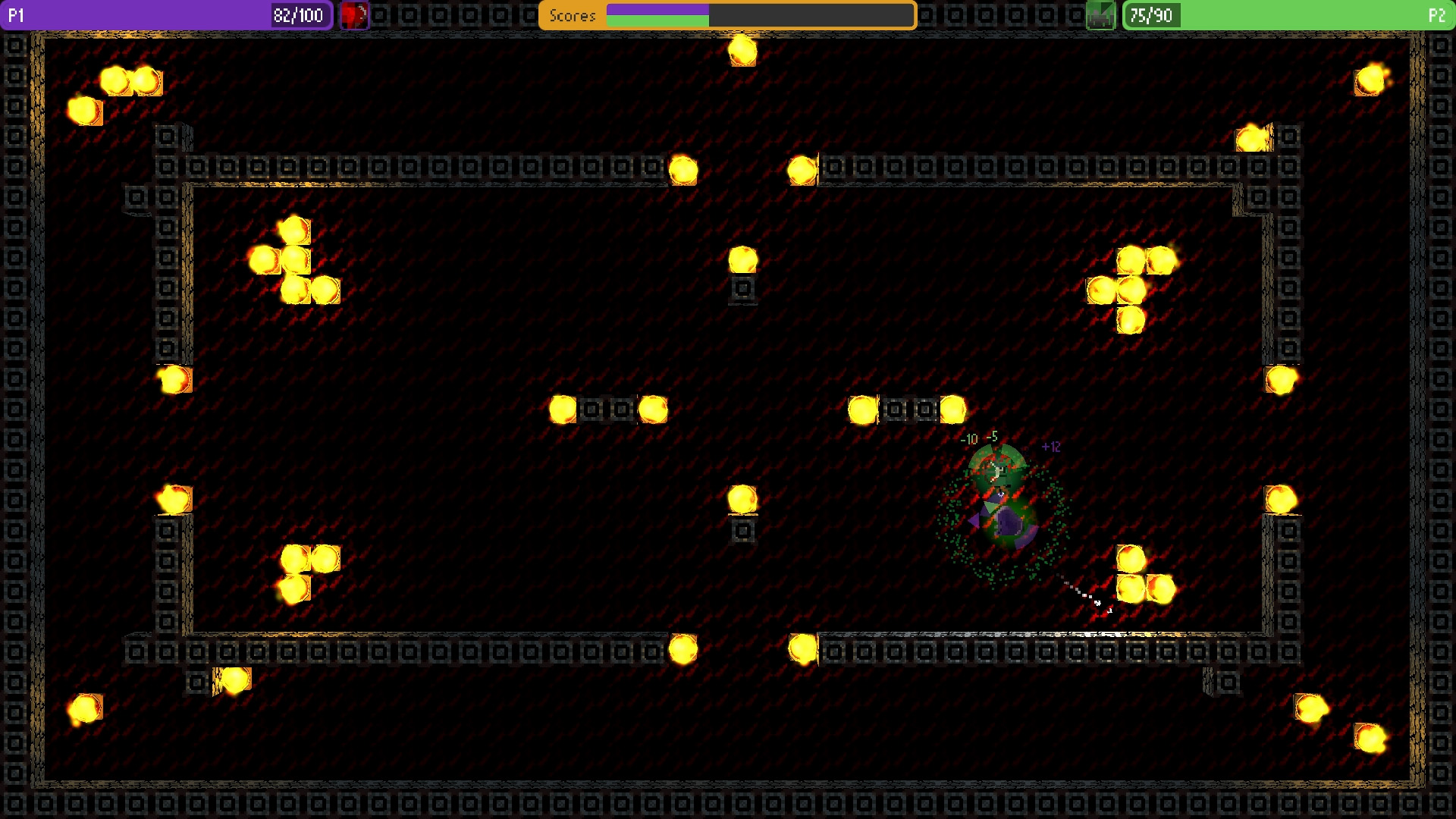Click the coin in the top-right corner
The width and height of the screenshot is (1456, 819).
click(x=1370, y=80)
